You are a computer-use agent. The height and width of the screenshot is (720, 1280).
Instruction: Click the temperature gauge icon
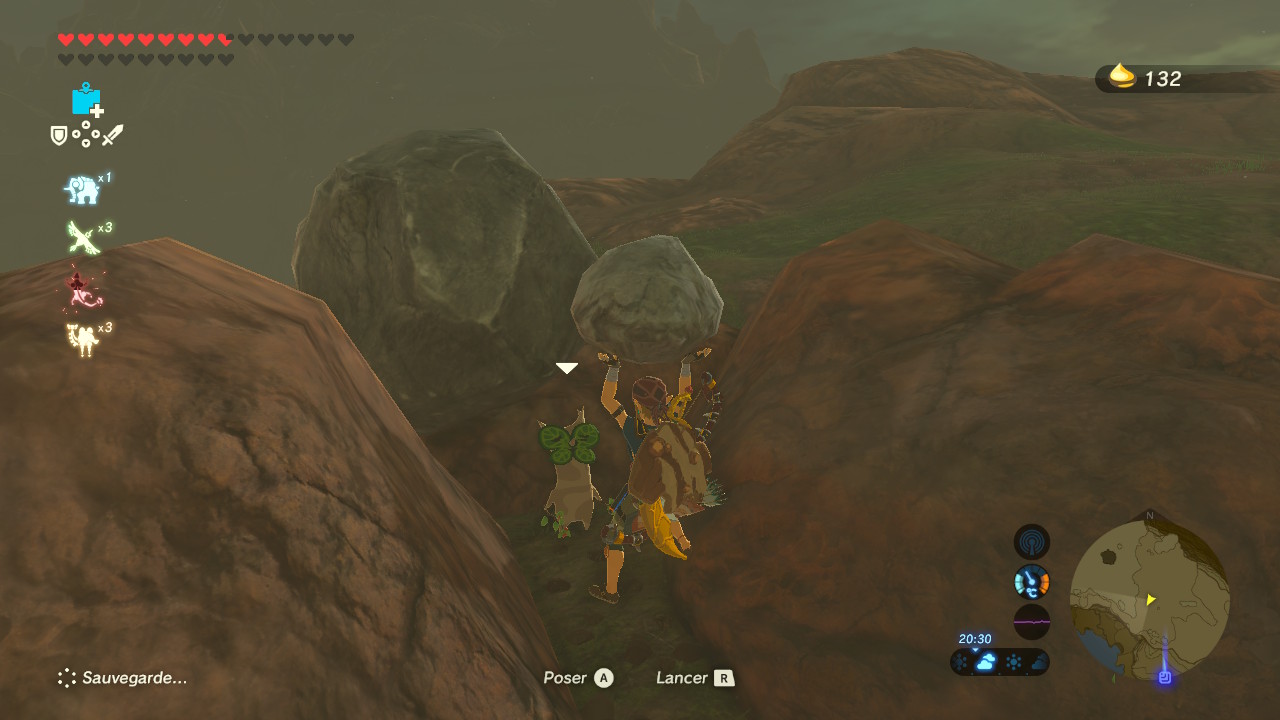[1032, 581]
